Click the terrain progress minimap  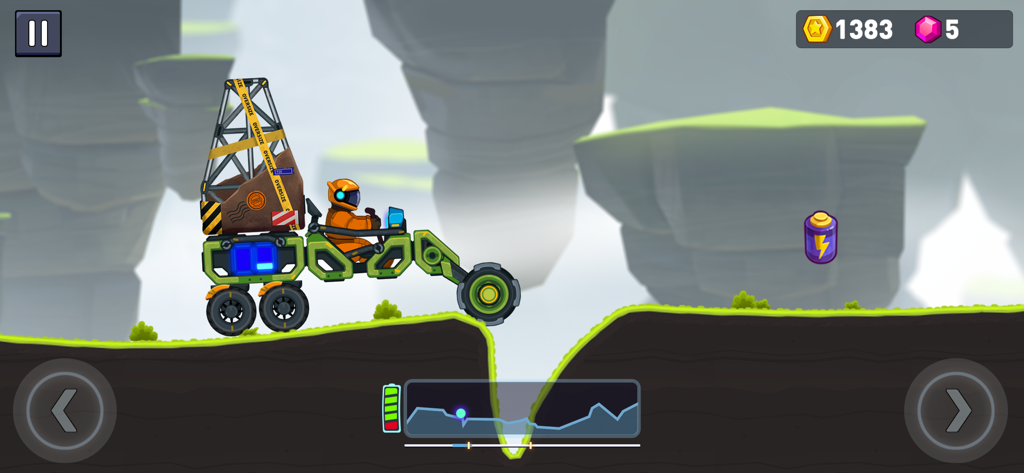point(522,408)
